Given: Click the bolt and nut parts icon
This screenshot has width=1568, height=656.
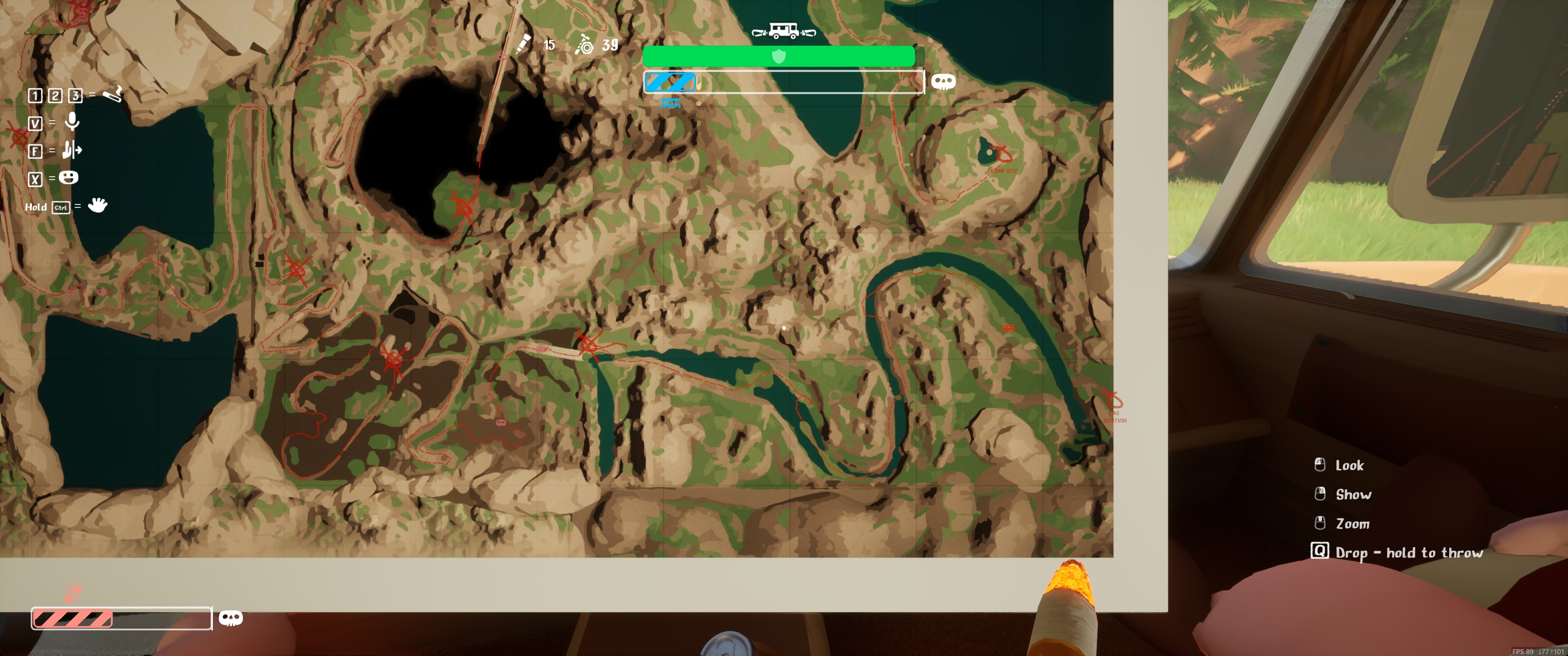Looking at the screenshot, I should (584, 44).
